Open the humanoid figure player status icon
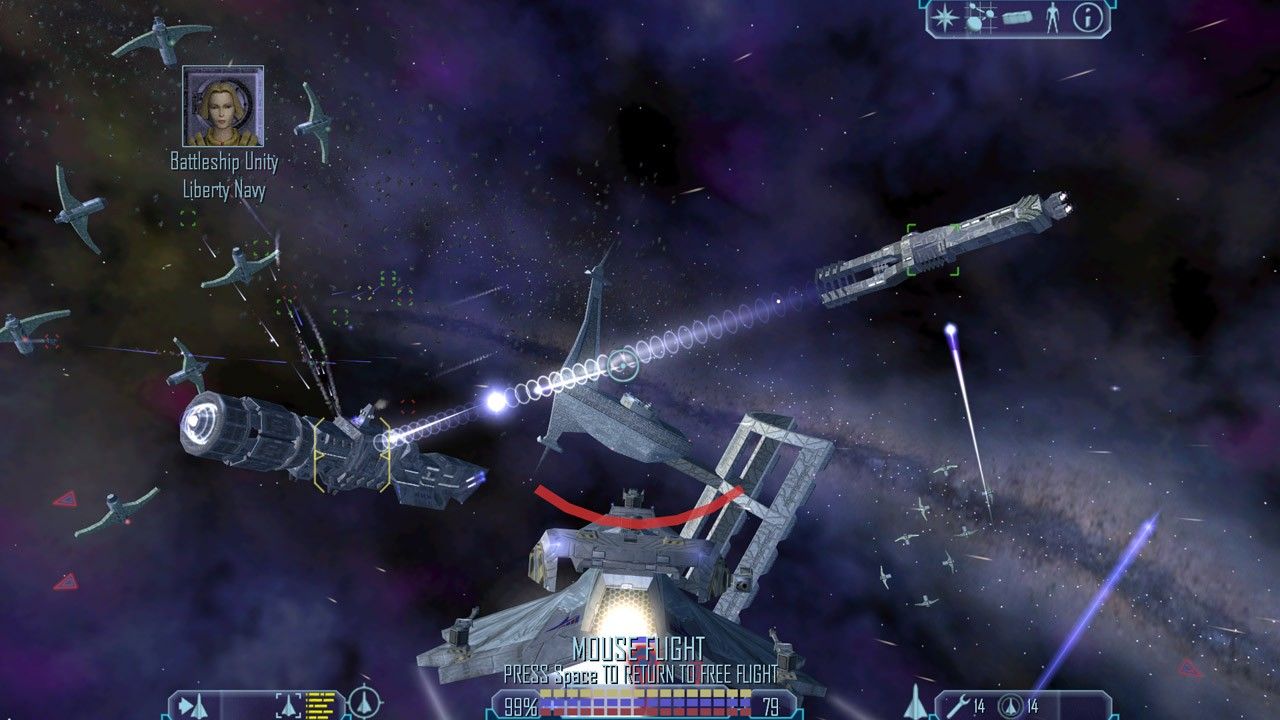This screenshot has width=1280, height=720. point(1052,17)
